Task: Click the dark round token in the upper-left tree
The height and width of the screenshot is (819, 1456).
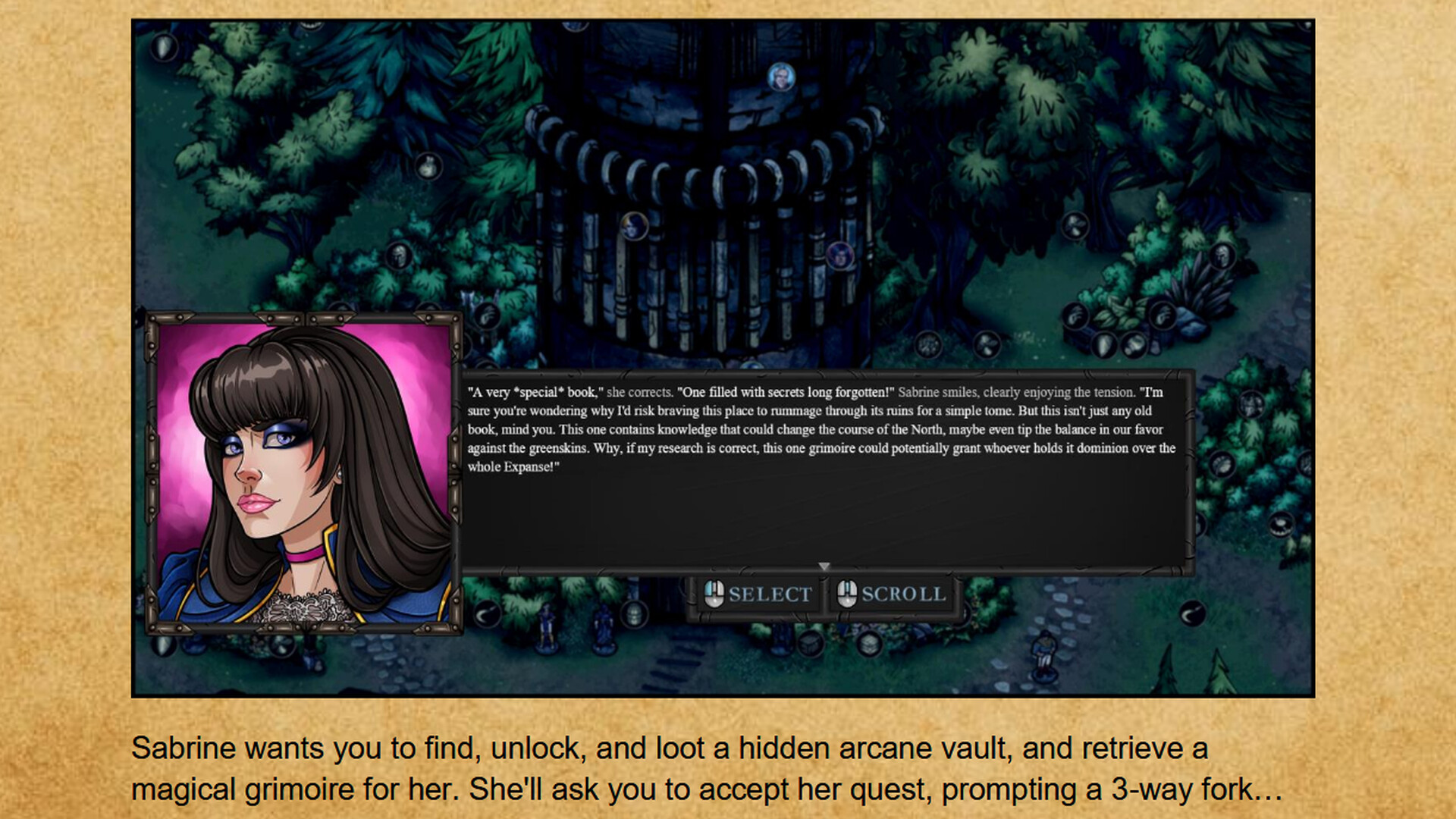Action: coord(430,166)
